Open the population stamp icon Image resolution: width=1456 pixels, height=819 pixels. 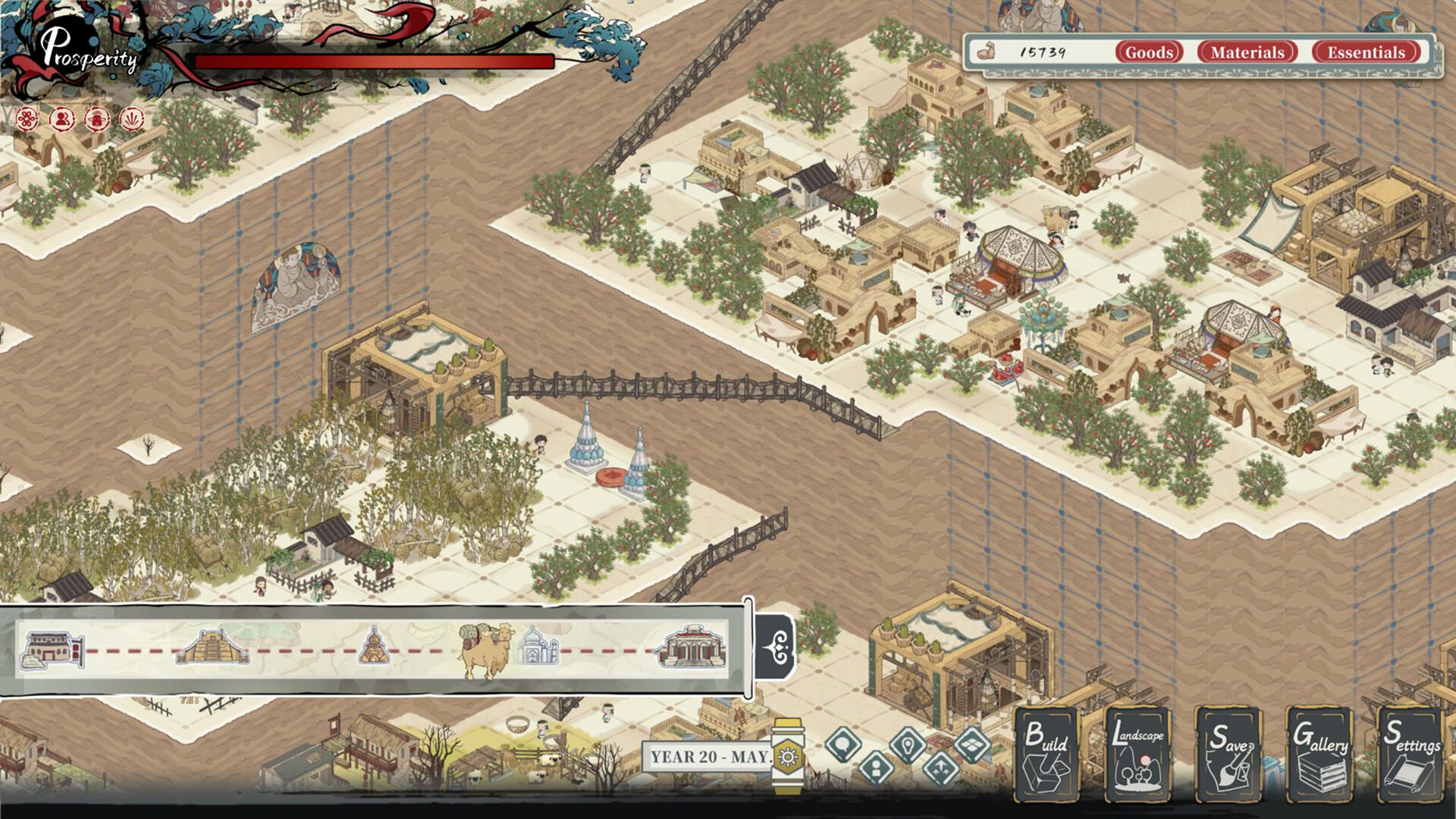pos(62,118)
